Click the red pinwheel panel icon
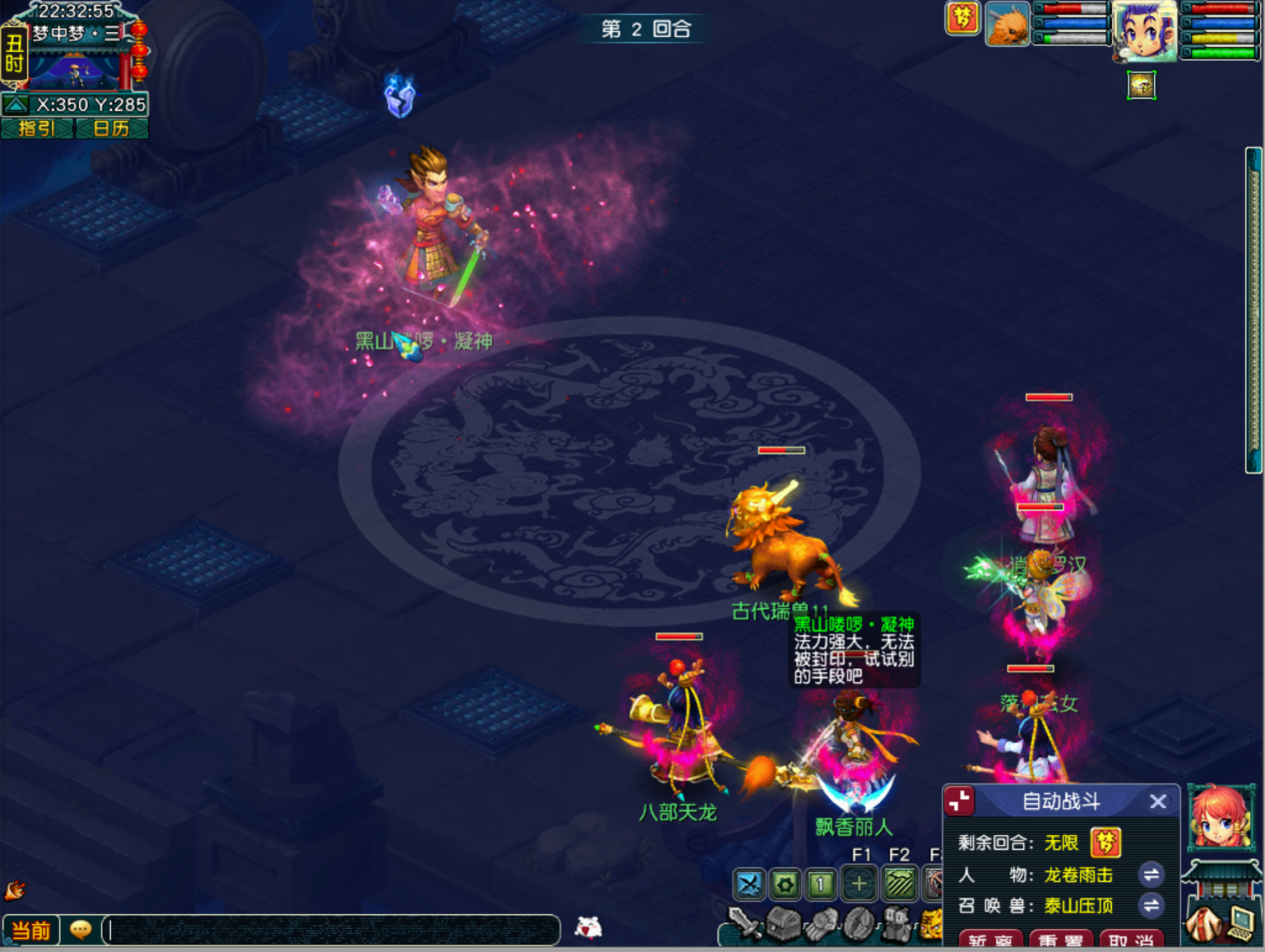 (960, 801)
